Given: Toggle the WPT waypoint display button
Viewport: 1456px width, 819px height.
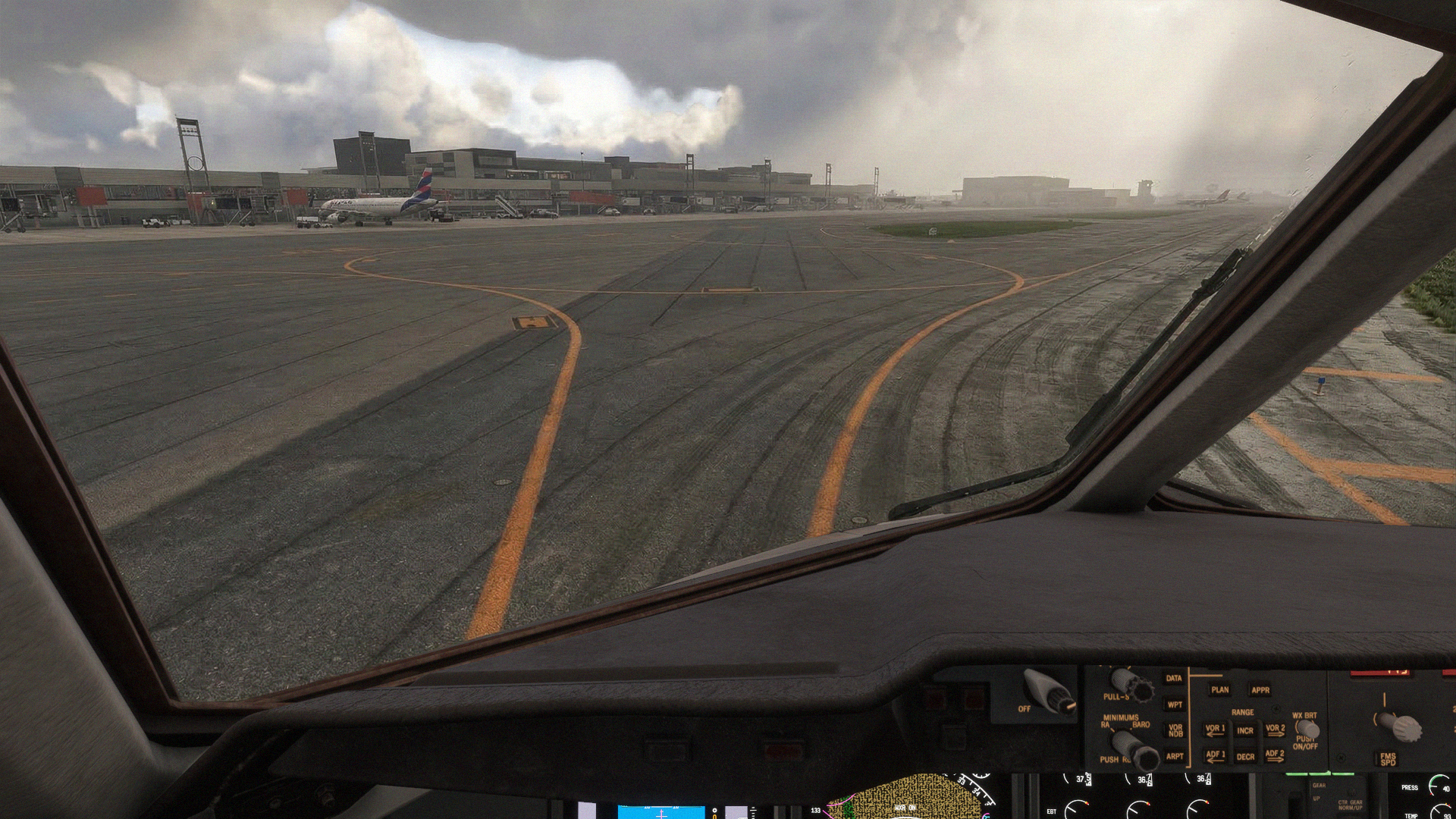Looking at the screenshot, I should (1175, 705).
